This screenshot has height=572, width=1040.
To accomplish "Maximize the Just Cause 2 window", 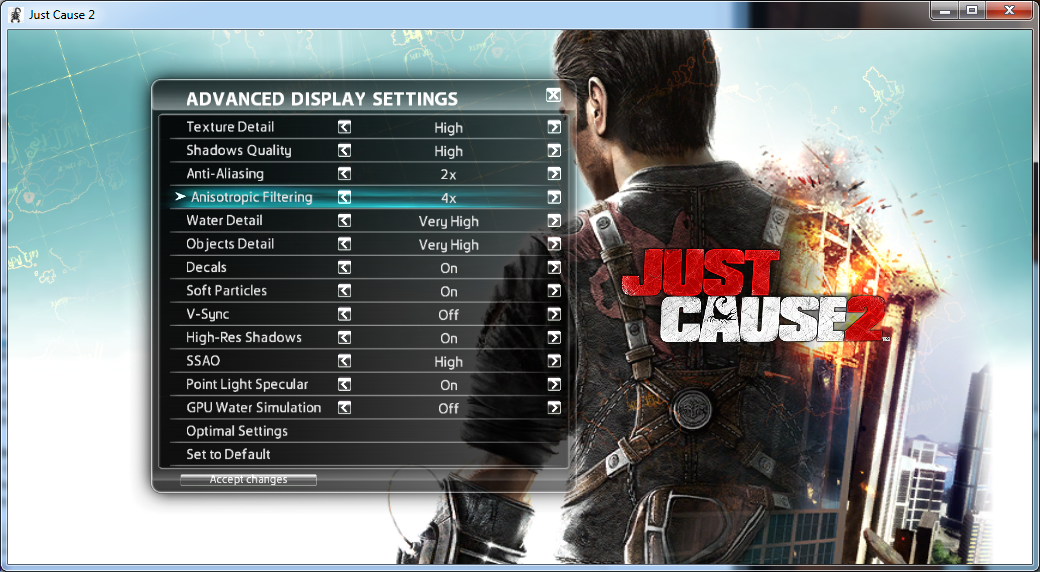I will tap(971, 10).
